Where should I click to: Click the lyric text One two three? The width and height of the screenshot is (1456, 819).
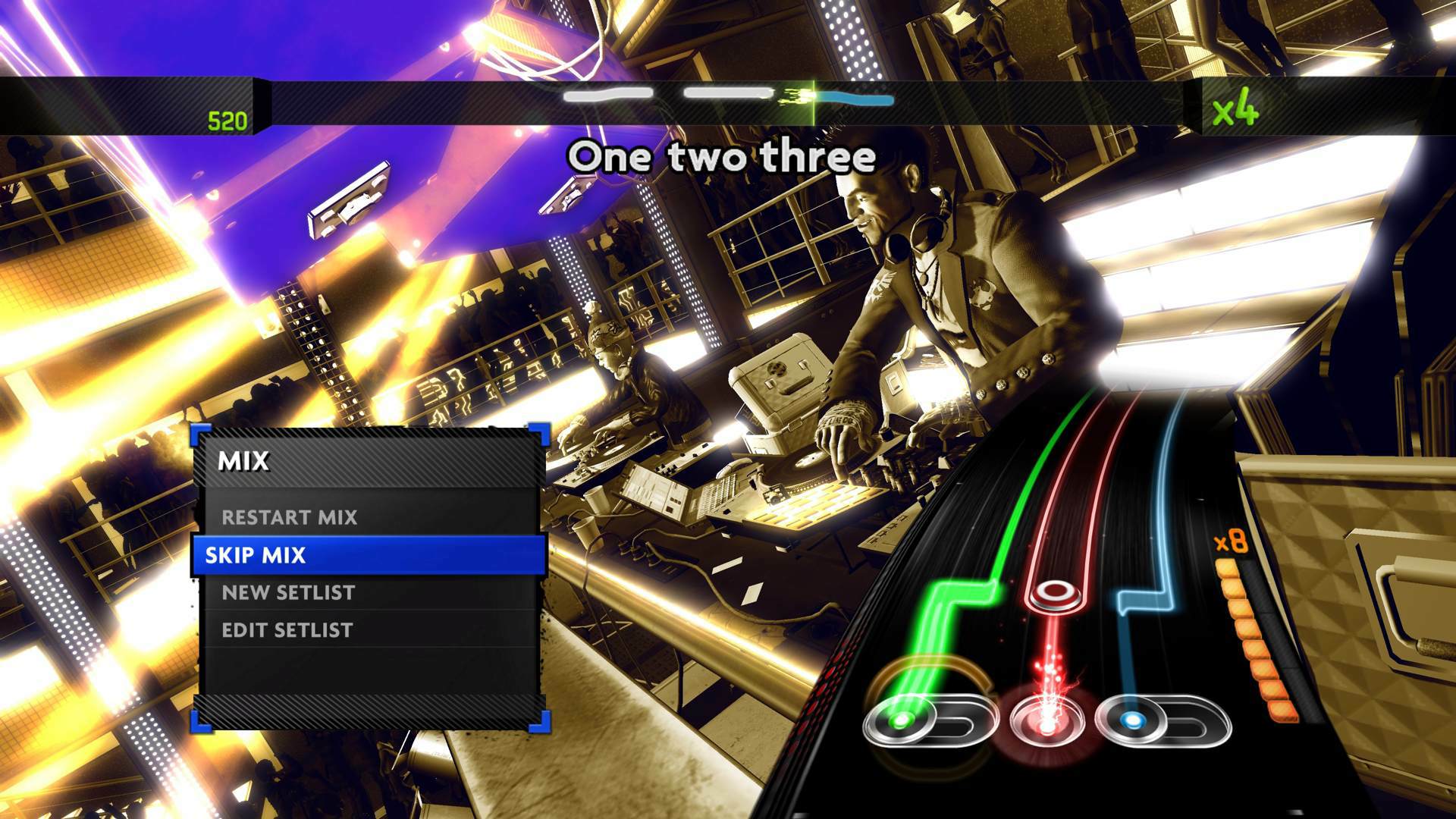coord(723,157)
